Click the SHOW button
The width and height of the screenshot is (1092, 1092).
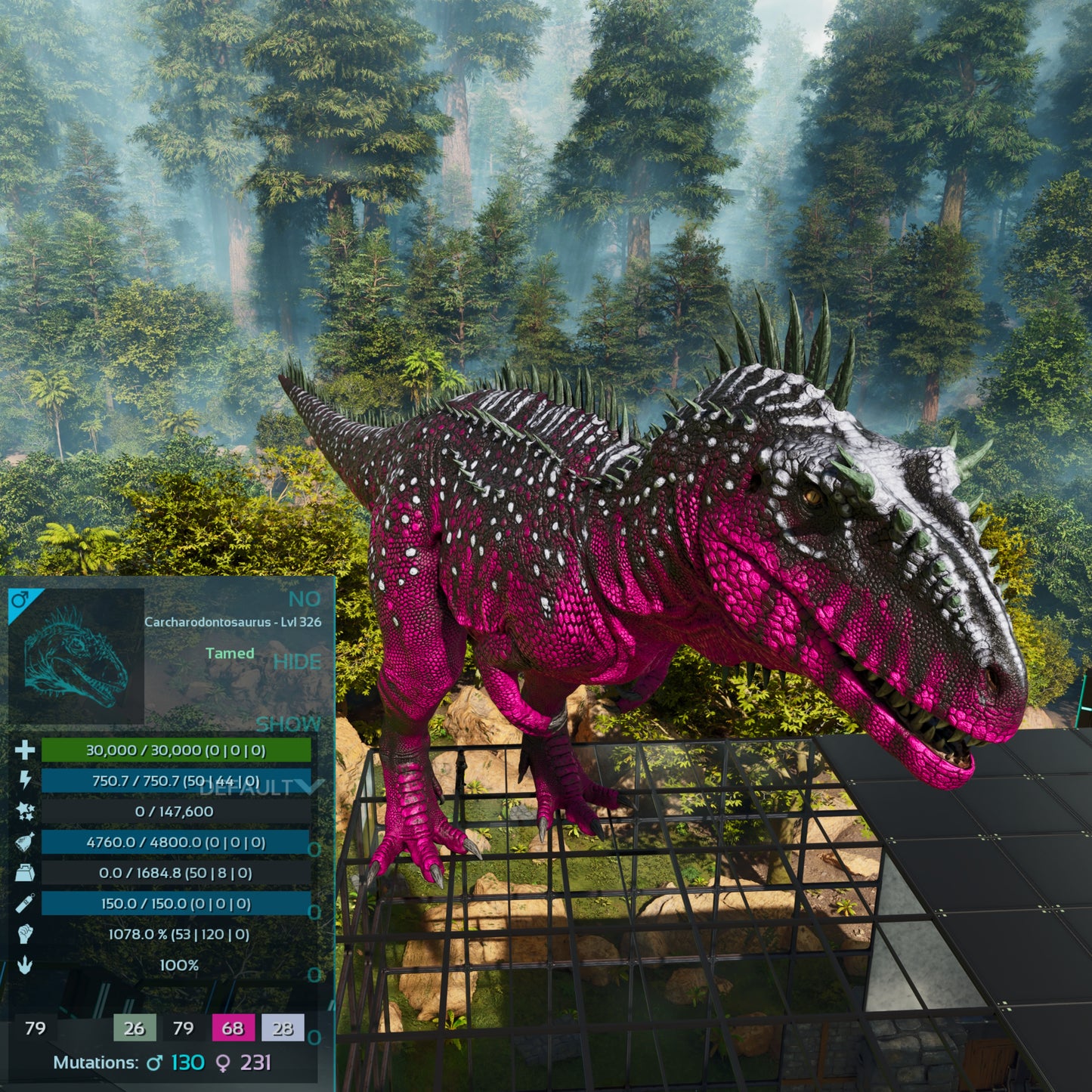pyautogui.click(x=288, y=724)
